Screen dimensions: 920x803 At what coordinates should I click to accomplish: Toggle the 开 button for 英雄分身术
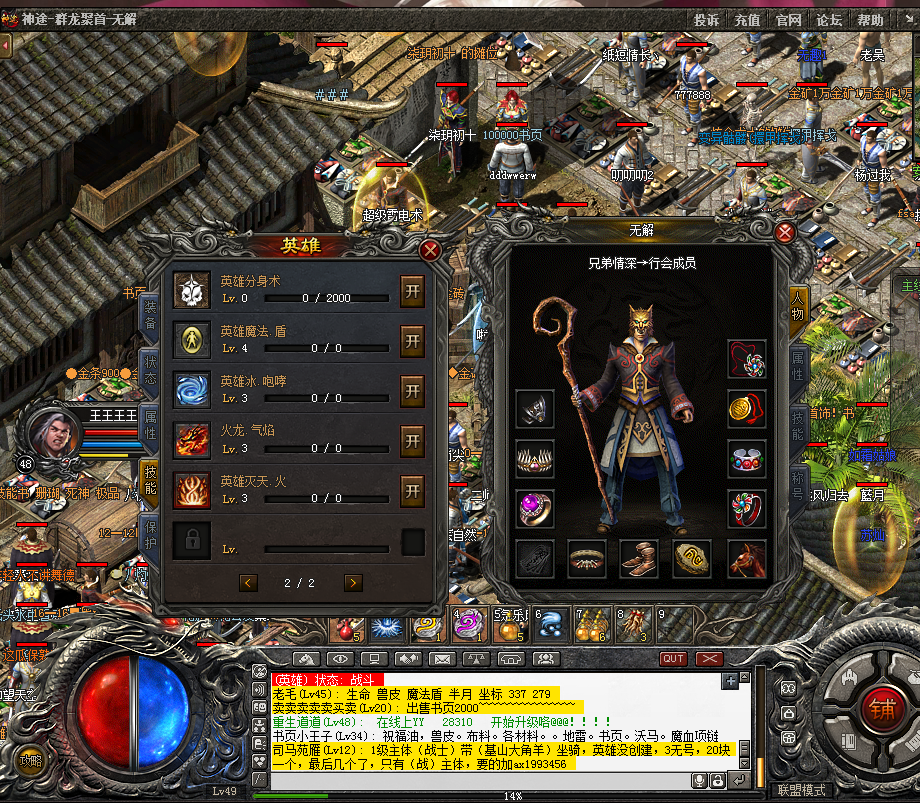(412, 291)
